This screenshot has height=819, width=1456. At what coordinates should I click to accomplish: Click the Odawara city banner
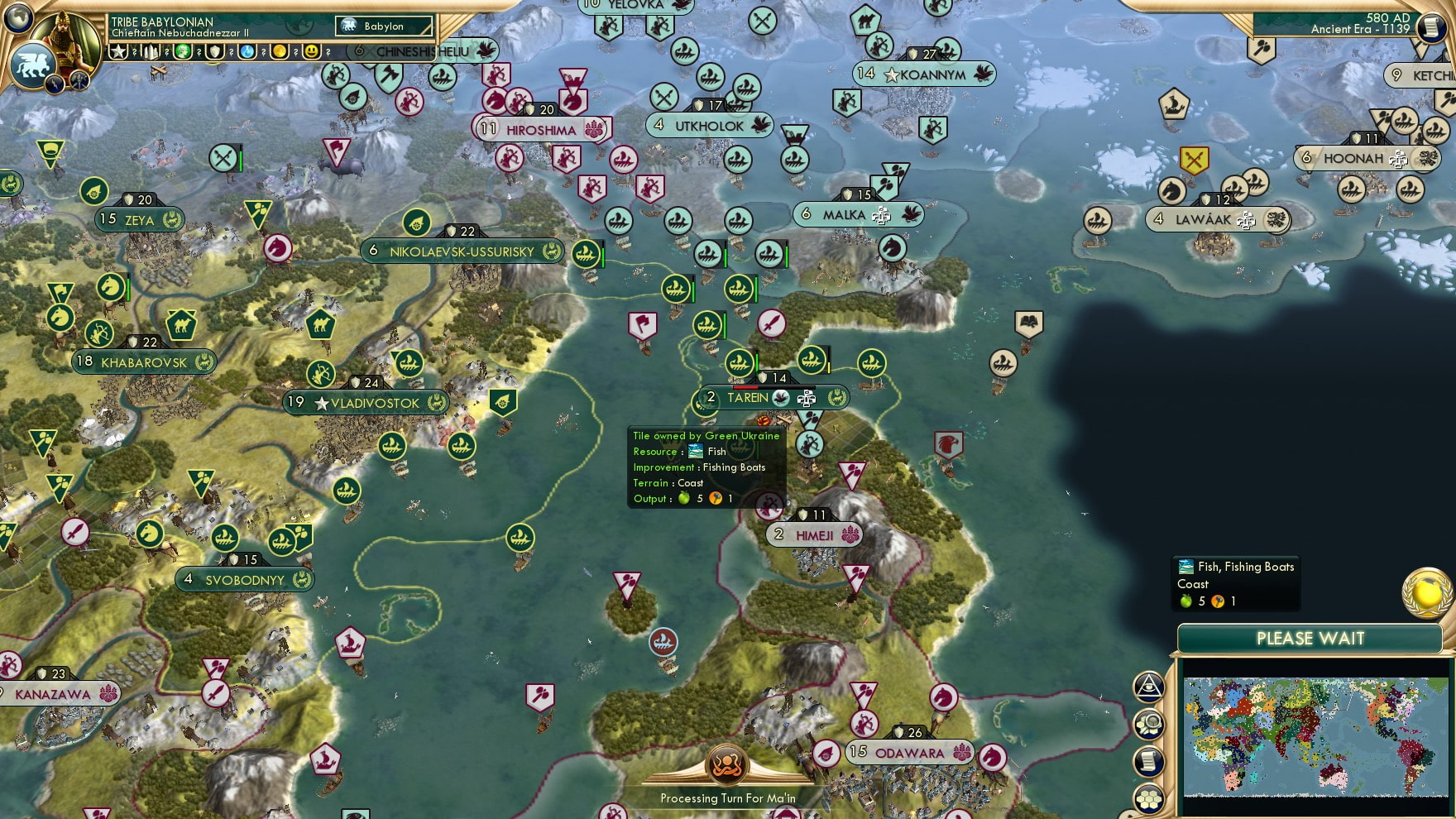tap(908, 753)
